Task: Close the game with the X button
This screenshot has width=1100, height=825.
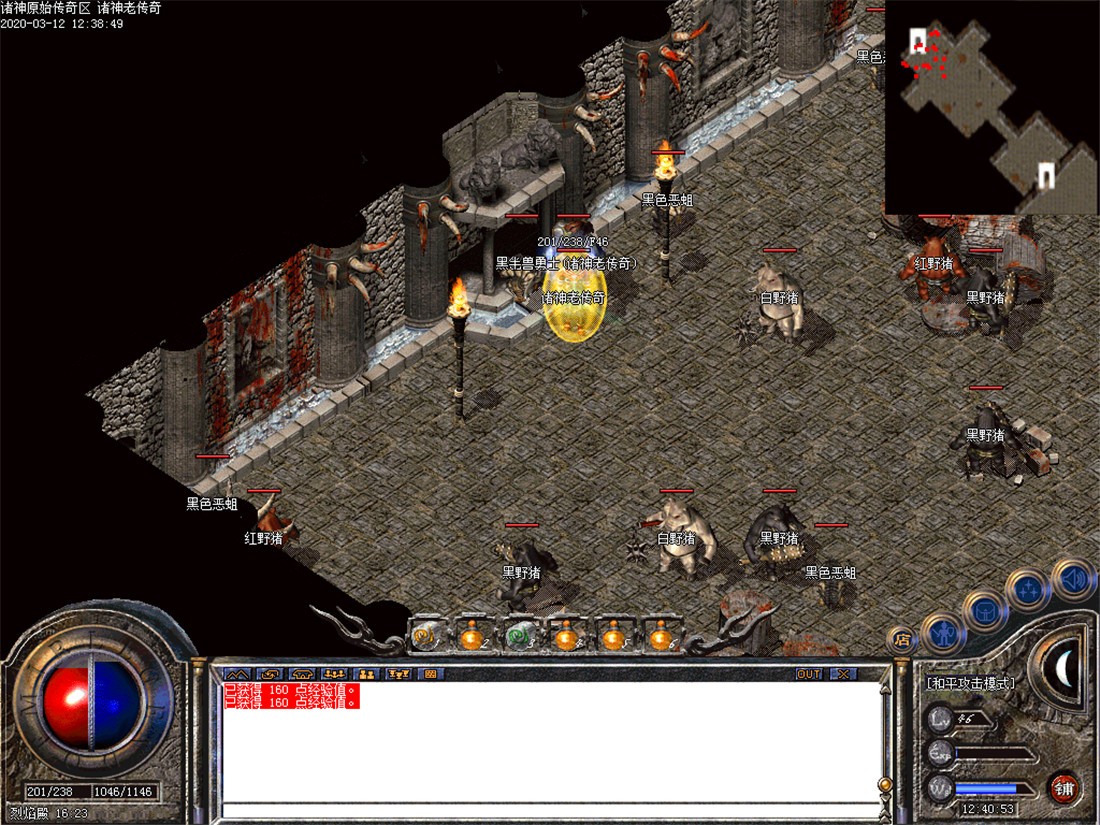Action: (843, 674)
